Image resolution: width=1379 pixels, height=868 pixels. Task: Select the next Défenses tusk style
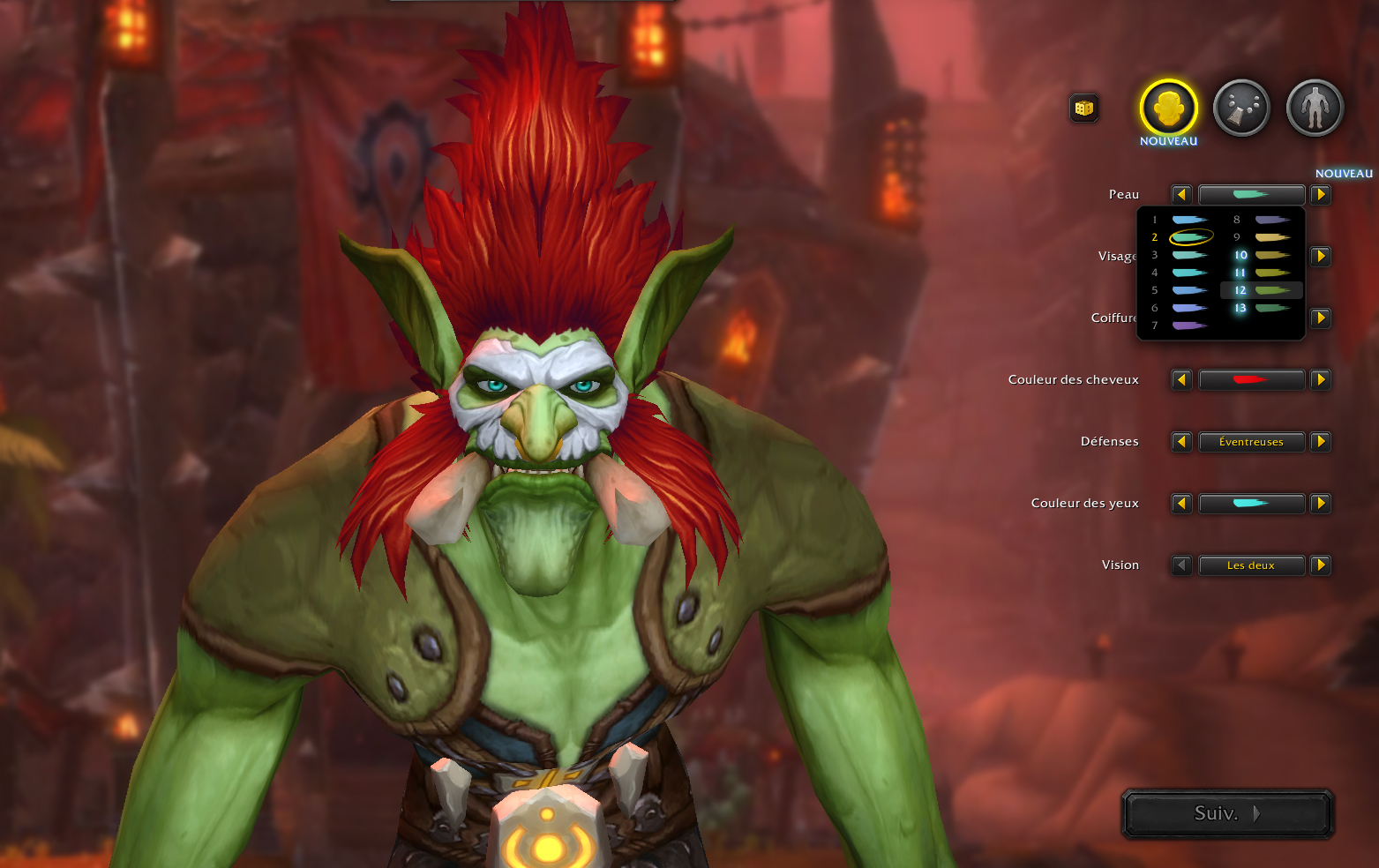coord(1321,442)
